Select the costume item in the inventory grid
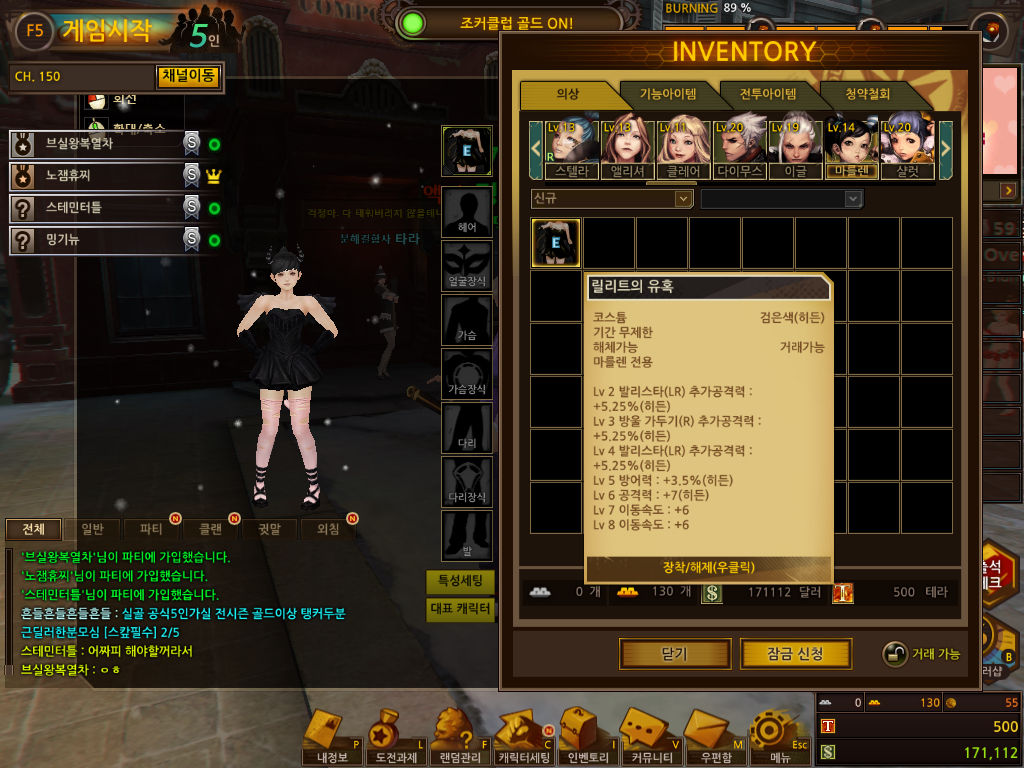 pos(556,243)
